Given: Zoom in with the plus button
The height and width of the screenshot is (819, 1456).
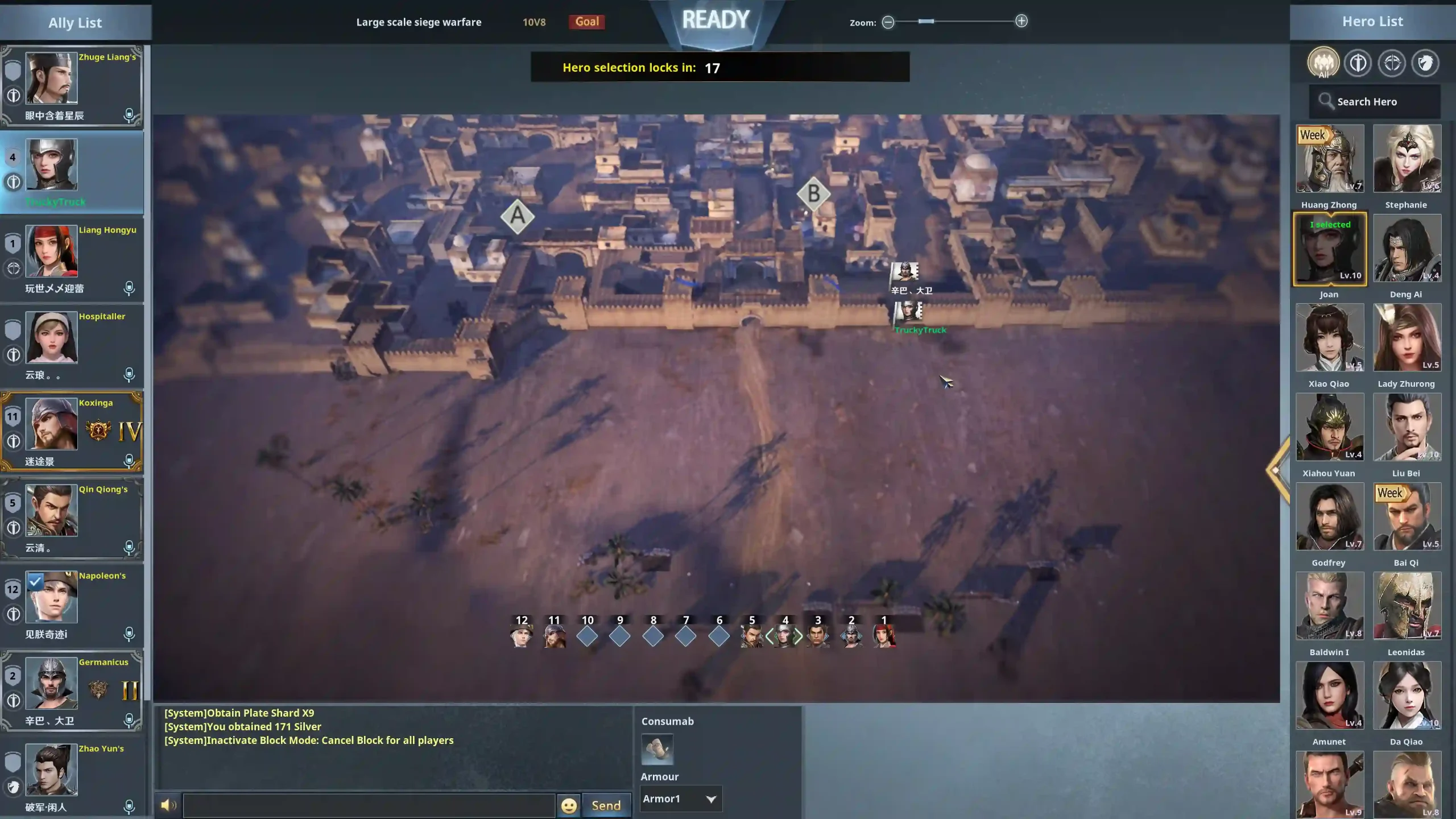Looking at the screenshot, I should tap(1021, 22).
